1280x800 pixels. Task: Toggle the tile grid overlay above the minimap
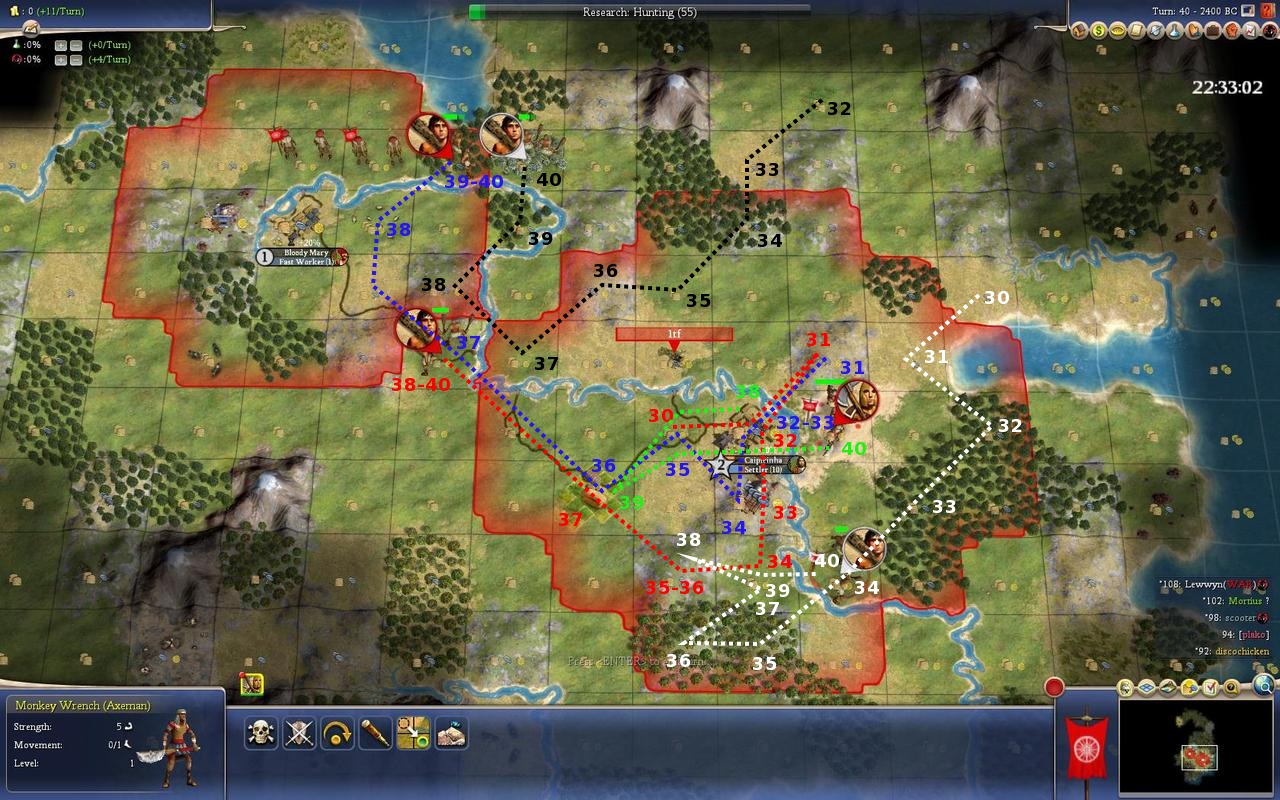1146,688
